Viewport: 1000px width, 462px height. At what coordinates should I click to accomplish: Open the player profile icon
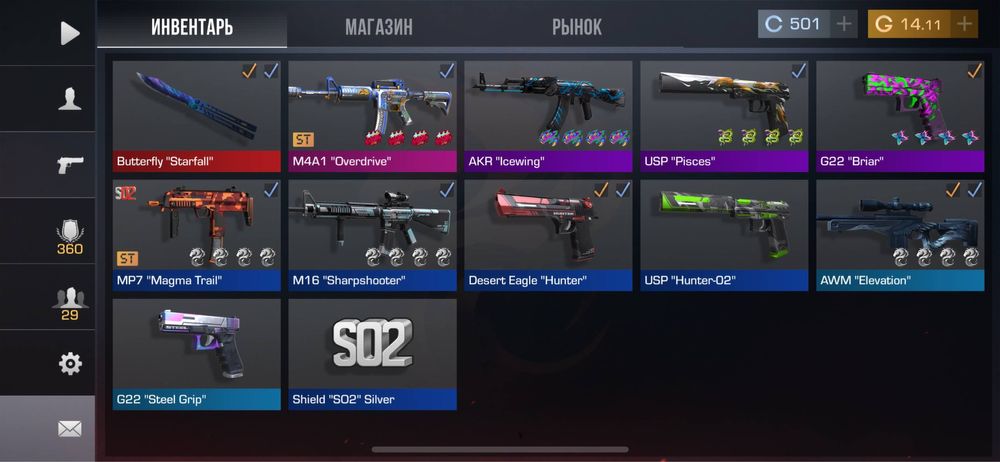click(x=69, y=99)
